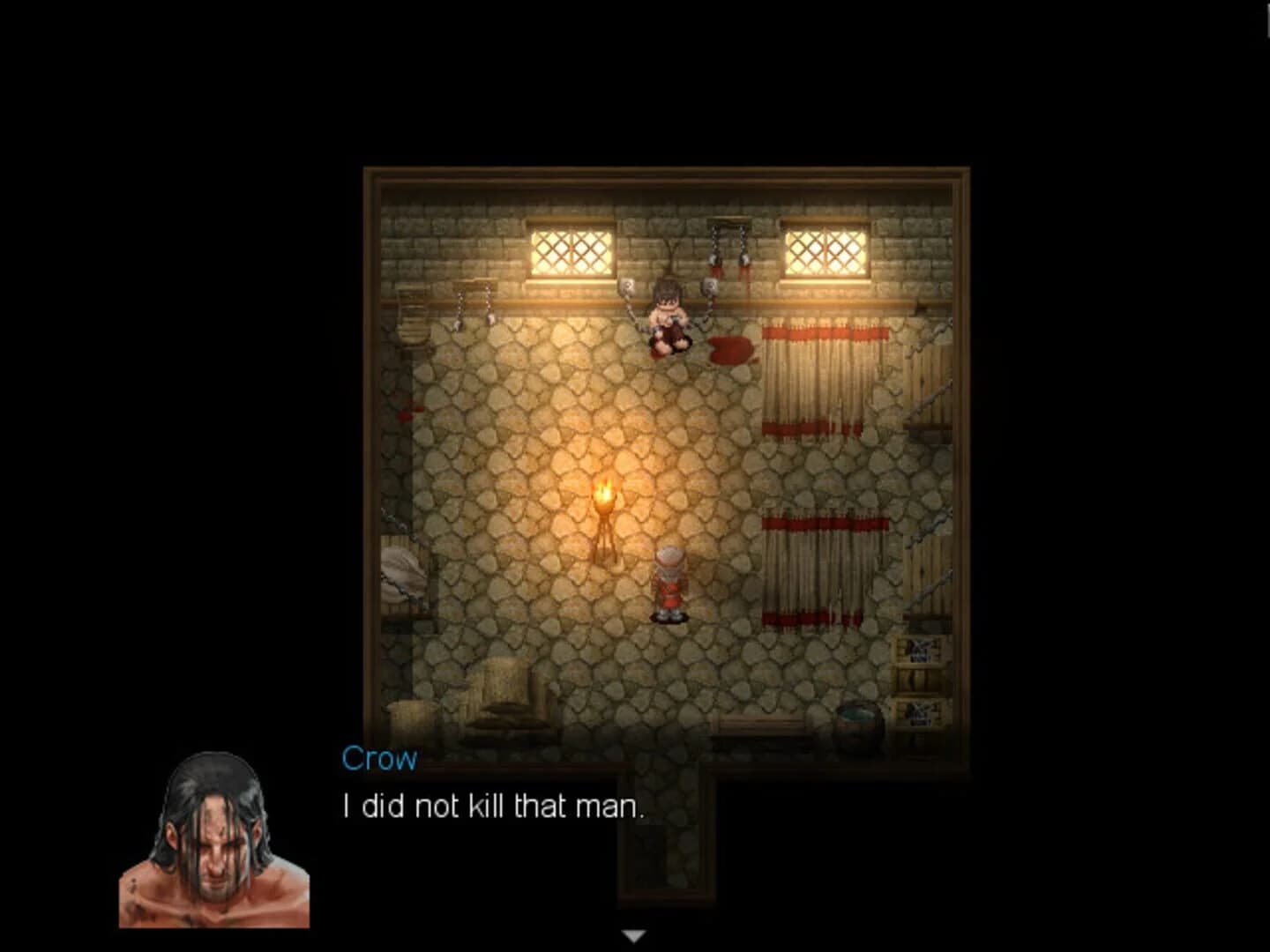The height and width of the screenshot is (952, 1270).
Task: Select the chained prisoner against the wall
Action: (x=666, y=322)
